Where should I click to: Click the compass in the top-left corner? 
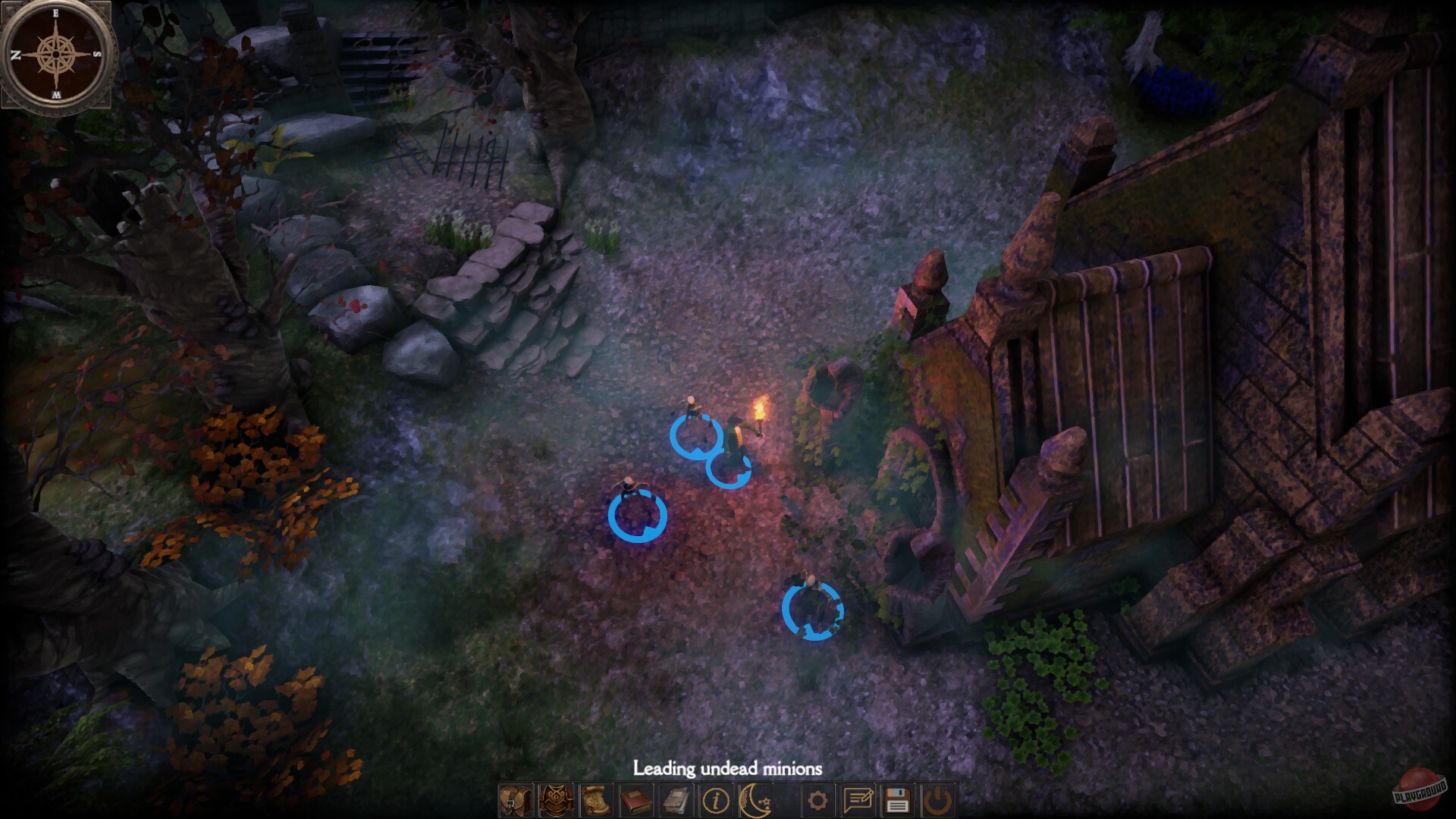56,55
